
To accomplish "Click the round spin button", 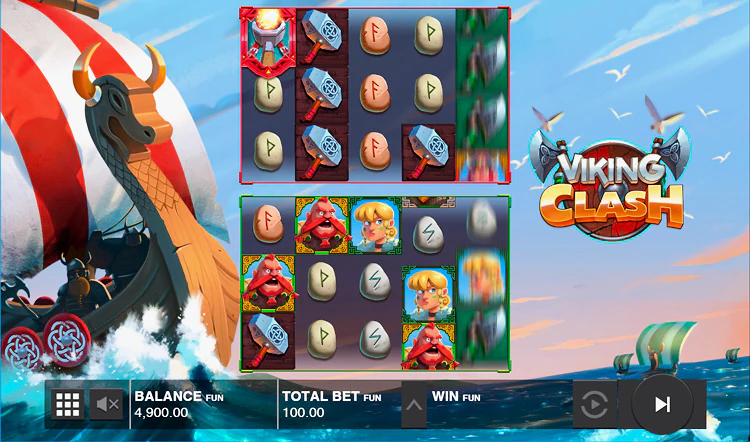I will (661, 404).
